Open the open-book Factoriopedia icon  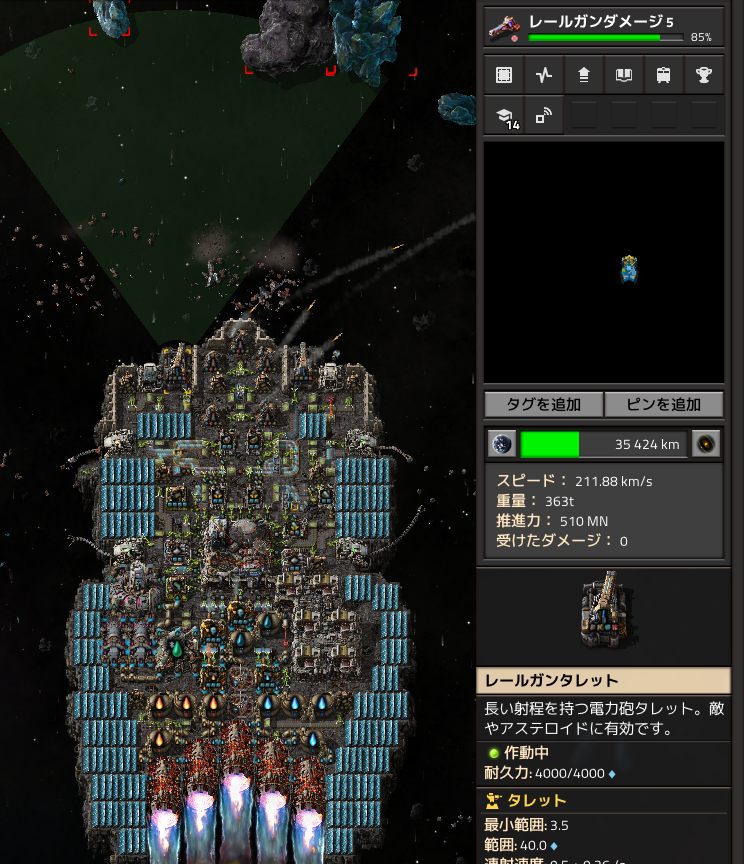click(x=624, y=75)
